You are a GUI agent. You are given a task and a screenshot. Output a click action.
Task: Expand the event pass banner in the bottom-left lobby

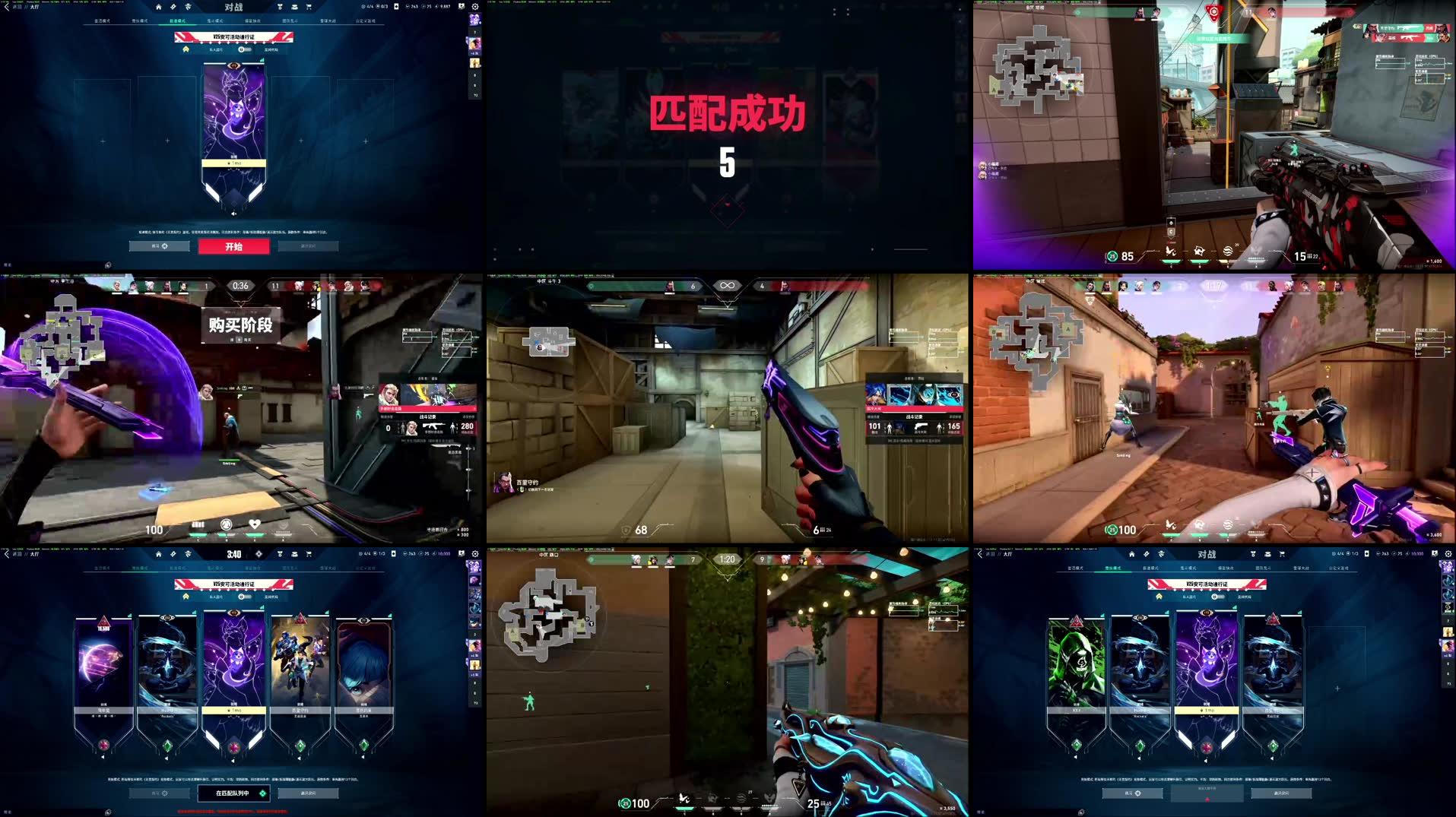pyautogui.click(x=186, y=597)
